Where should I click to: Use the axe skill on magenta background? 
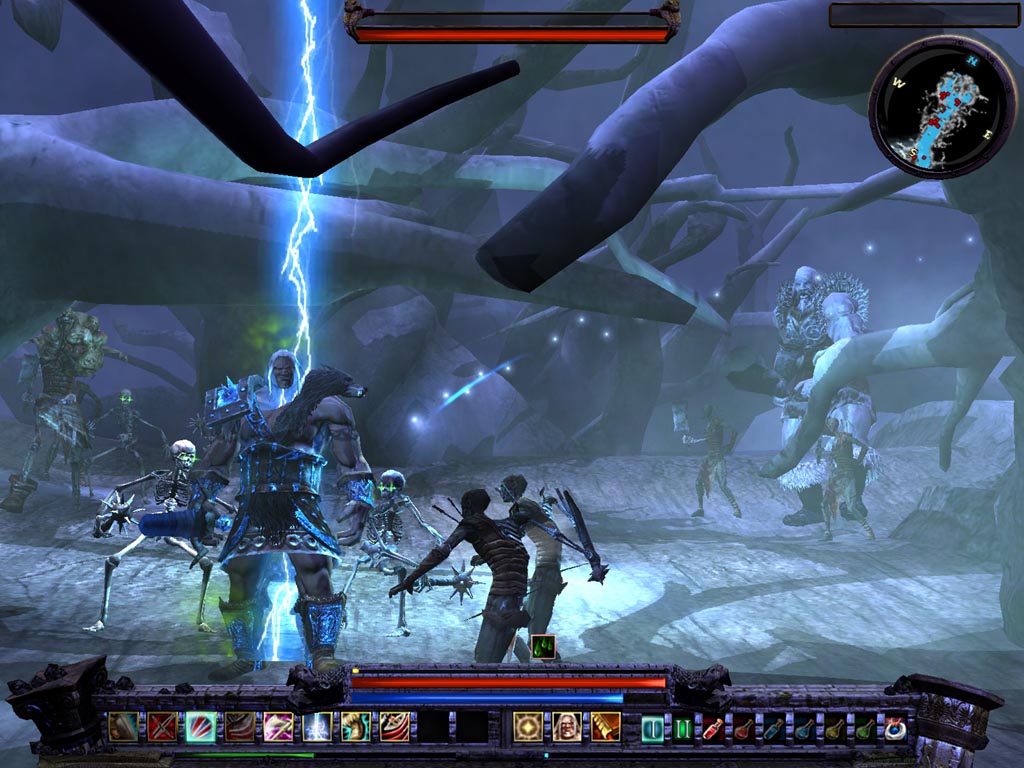(x=278, y=726)
